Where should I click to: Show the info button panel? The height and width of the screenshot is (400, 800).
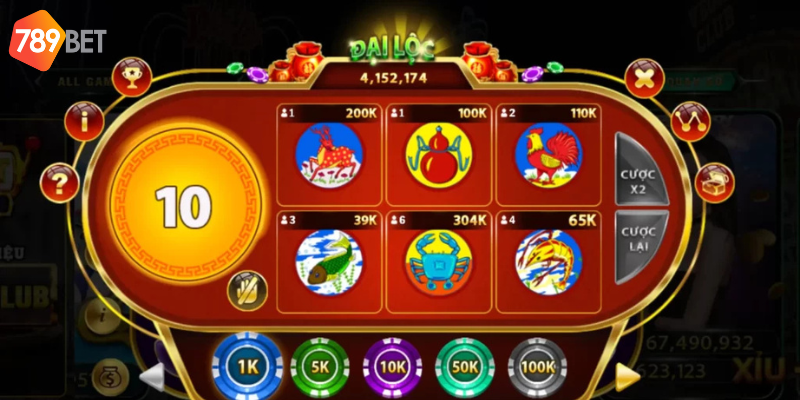coord(84,121)
